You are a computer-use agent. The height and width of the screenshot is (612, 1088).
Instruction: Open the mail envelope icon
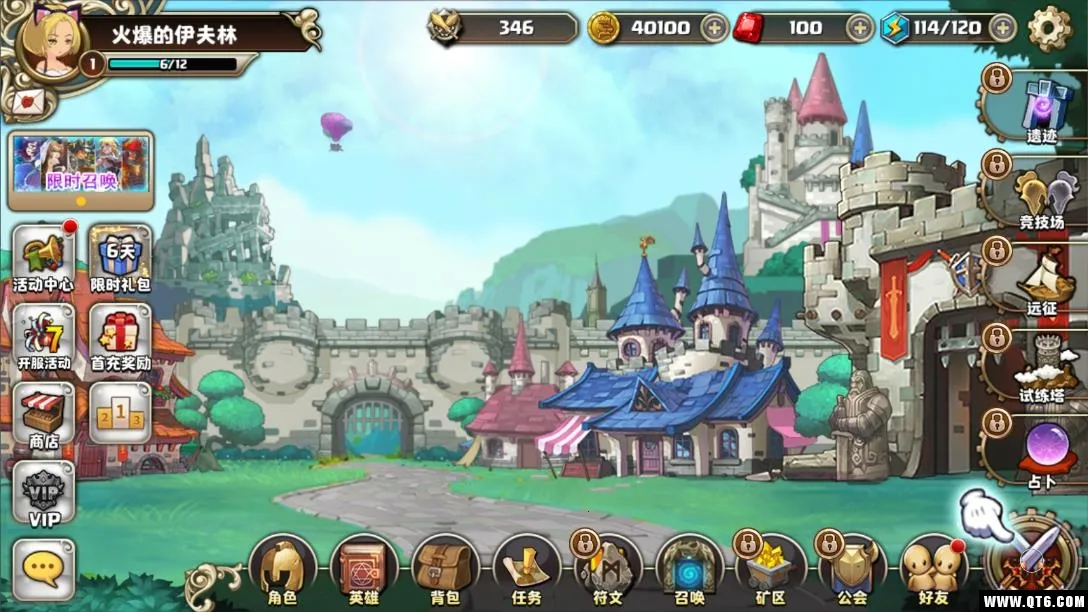click(x=26, y=100)
